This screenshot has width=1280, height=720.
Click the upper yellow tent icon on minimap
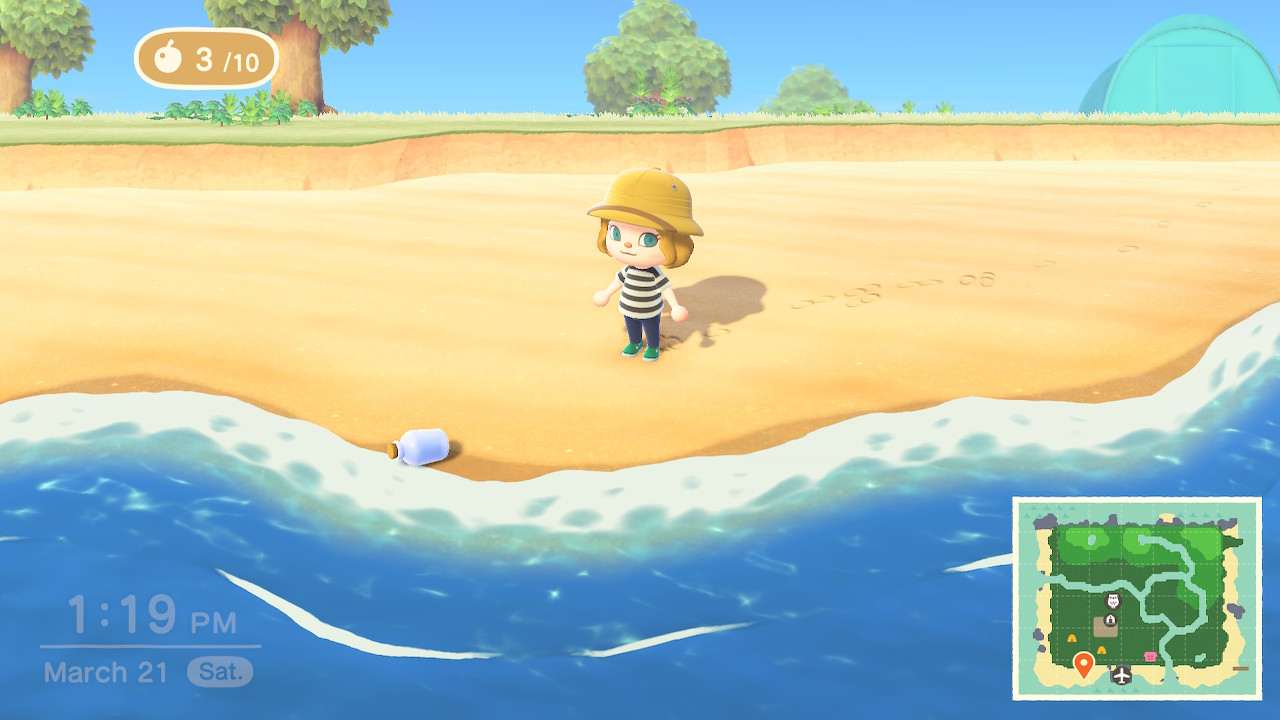tap(1072, 639)
